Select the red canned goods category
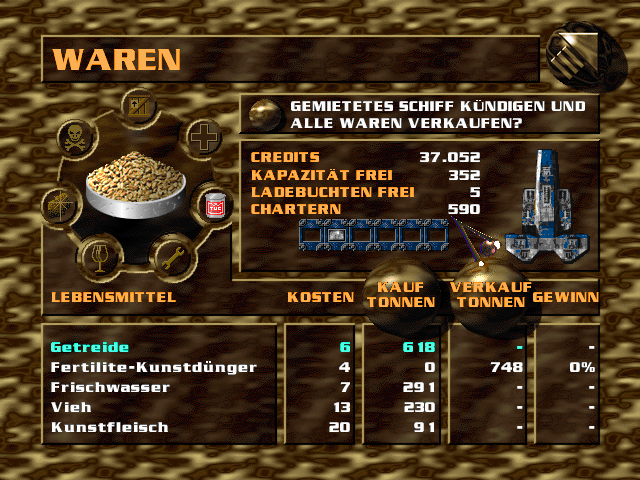The height and width of the screenshot is (480, 640). coord(212,206)
